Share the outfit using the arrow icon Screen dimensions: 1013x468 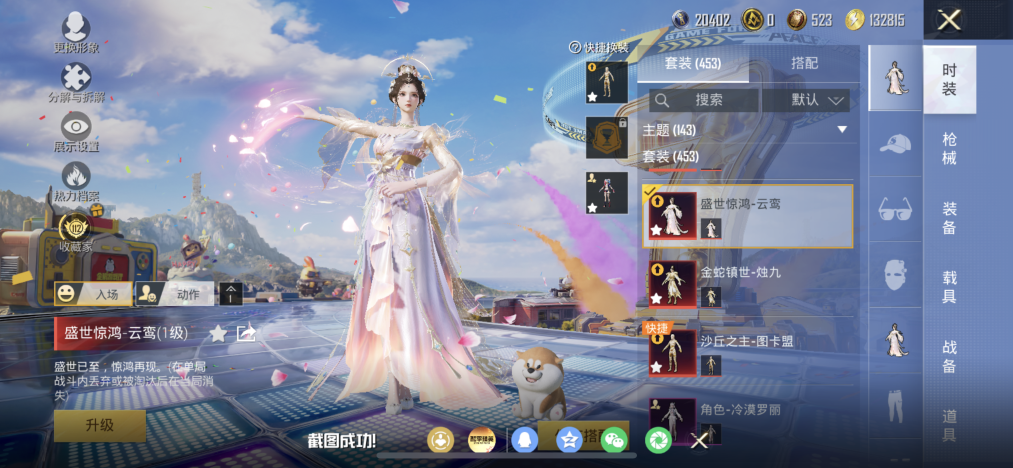pyautogui.click(x=246, y=333)
